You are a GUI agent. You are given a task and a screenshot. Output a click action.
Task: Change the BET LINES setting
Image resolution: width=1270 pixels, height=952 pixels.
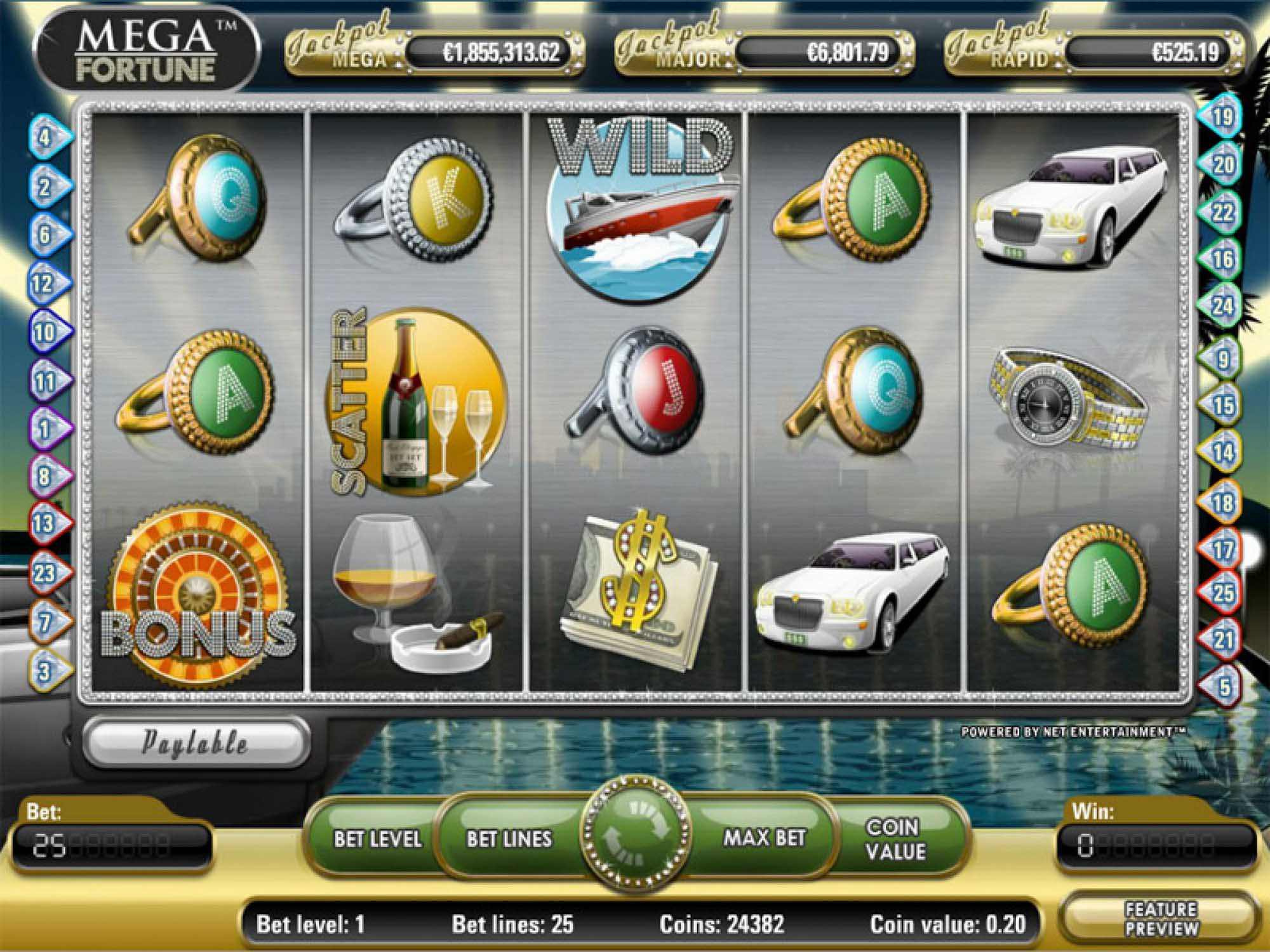tap(509, 838)
